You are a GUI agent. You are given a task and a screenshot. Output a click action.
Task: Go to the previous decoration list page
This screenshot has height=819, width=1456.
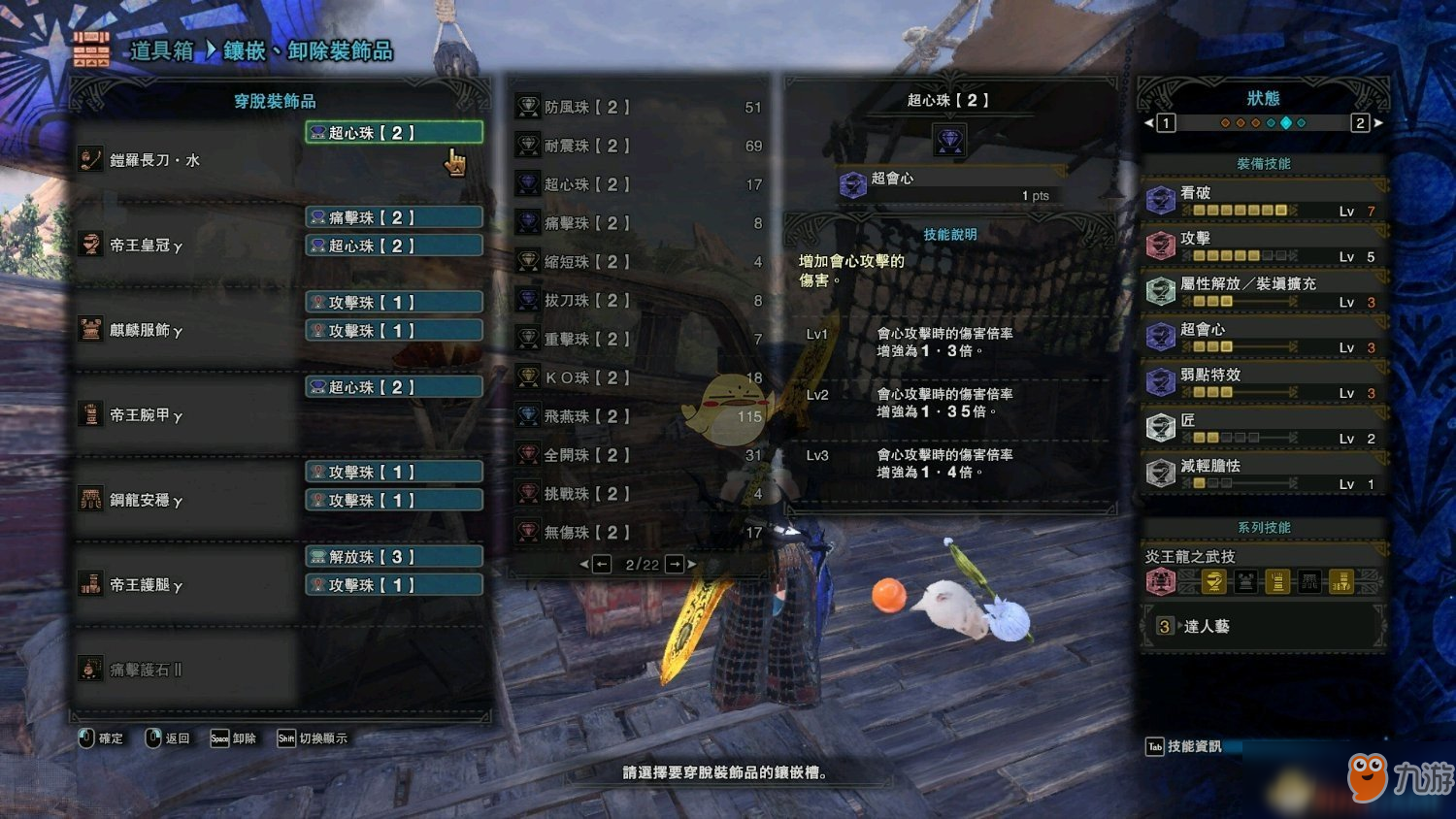pyautogui.click(x=601, y=564)
